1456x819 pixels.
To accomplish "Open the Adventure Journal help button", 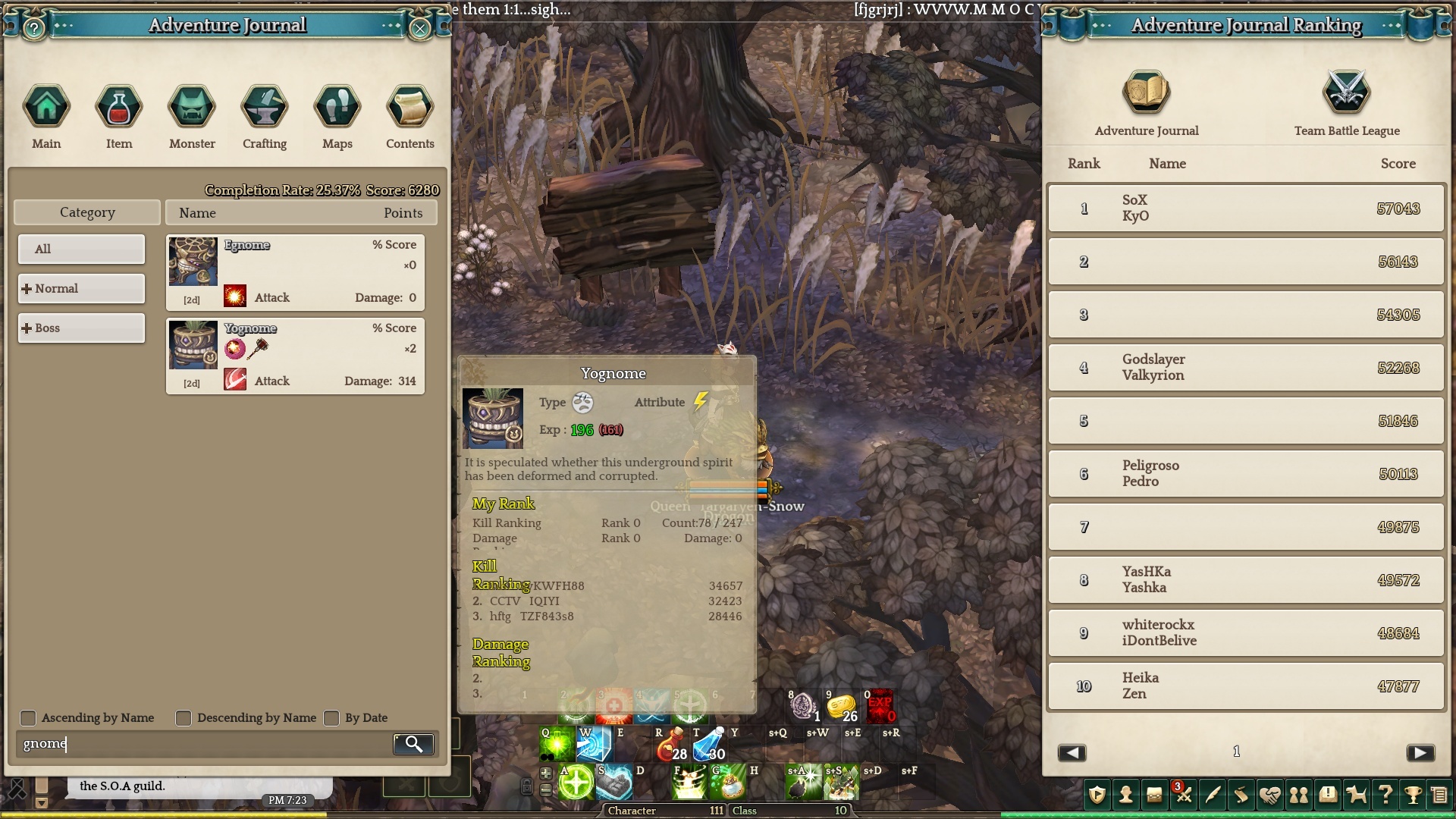I will (x=34, y=29).
